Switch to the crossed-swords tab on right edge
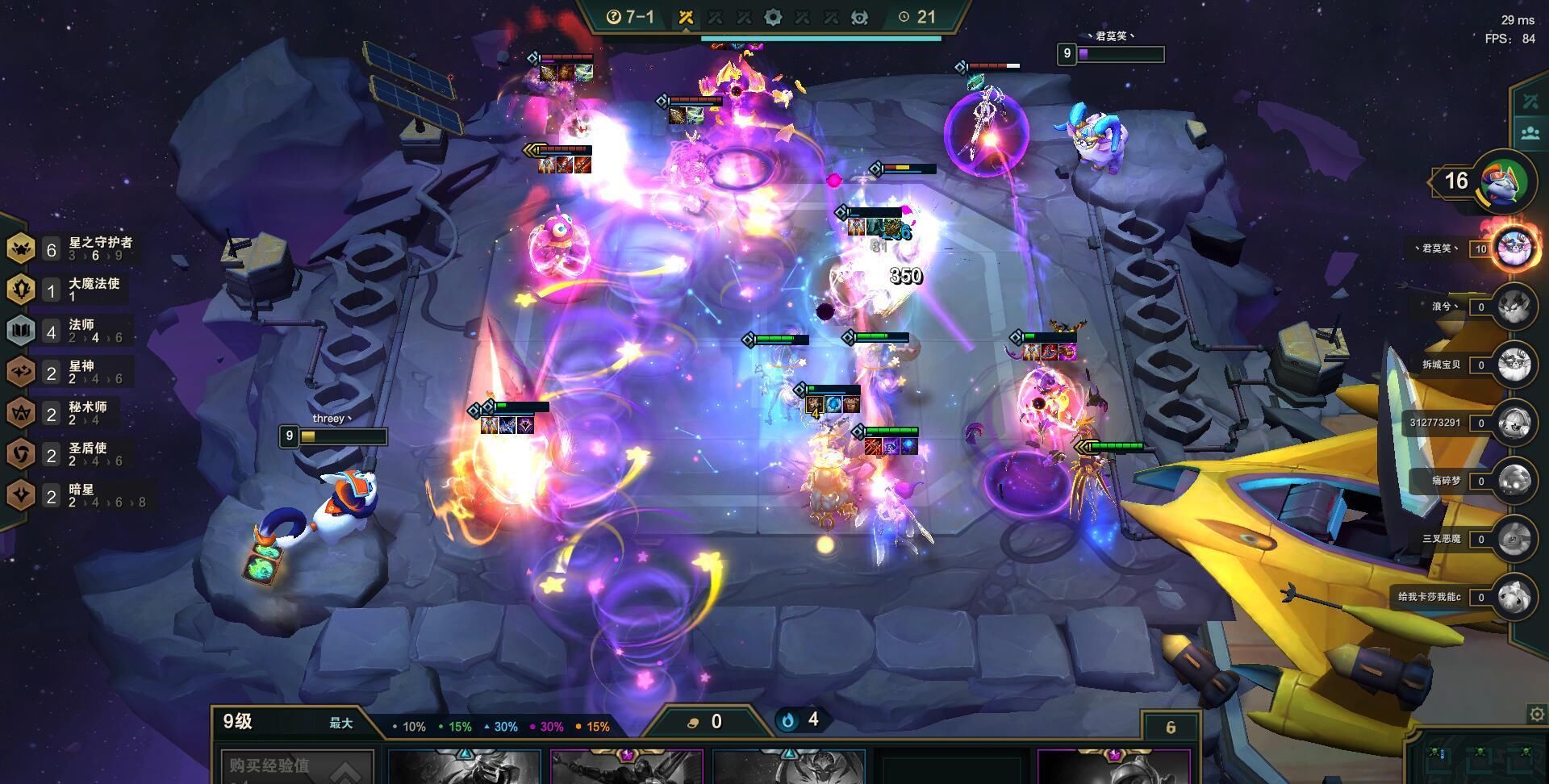The width and height of the screenshot is (1549, 784). coord(1530,102)
